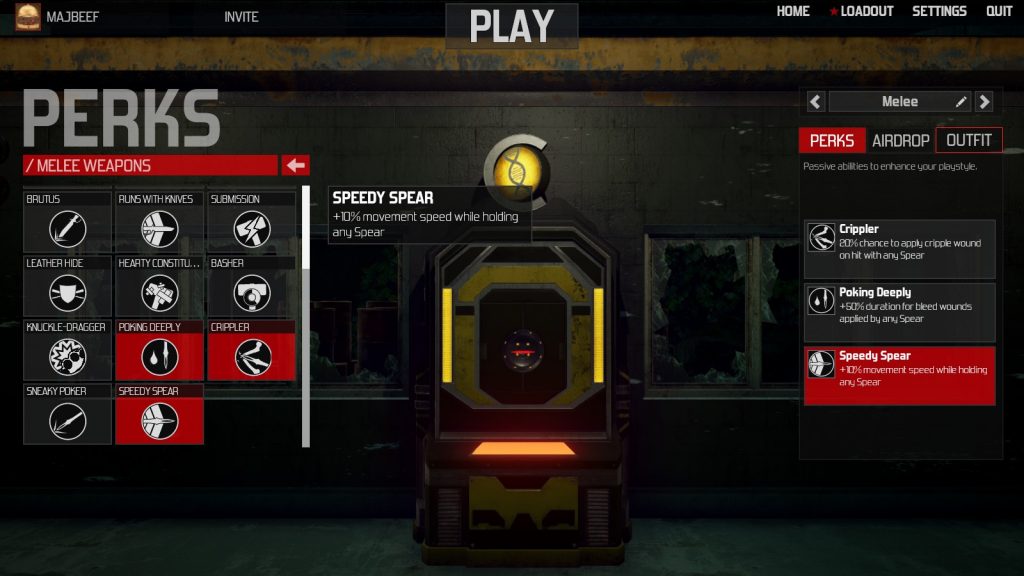The width and height of the screenshot is (1024, 576).
Task: Open the HOME menu
Action: point(793,11)
